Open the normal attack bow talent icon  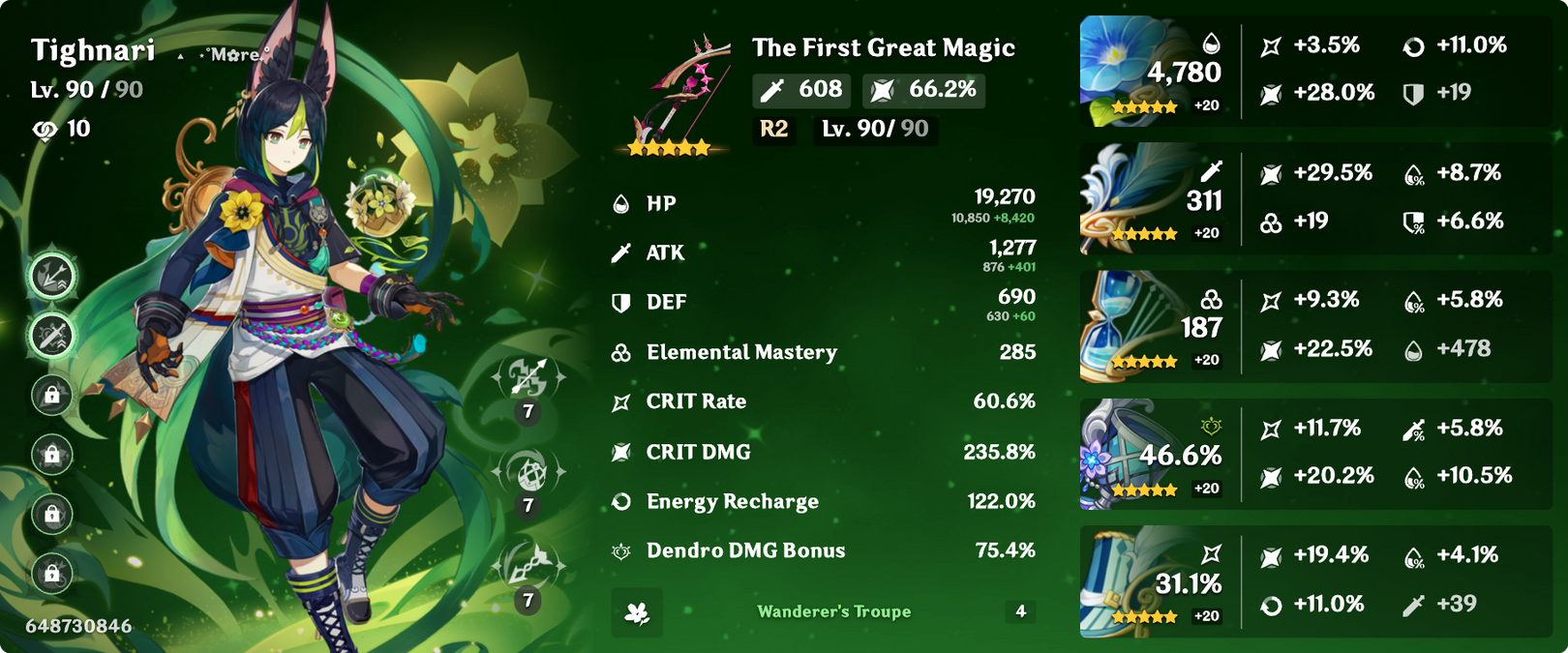point(528,378)
